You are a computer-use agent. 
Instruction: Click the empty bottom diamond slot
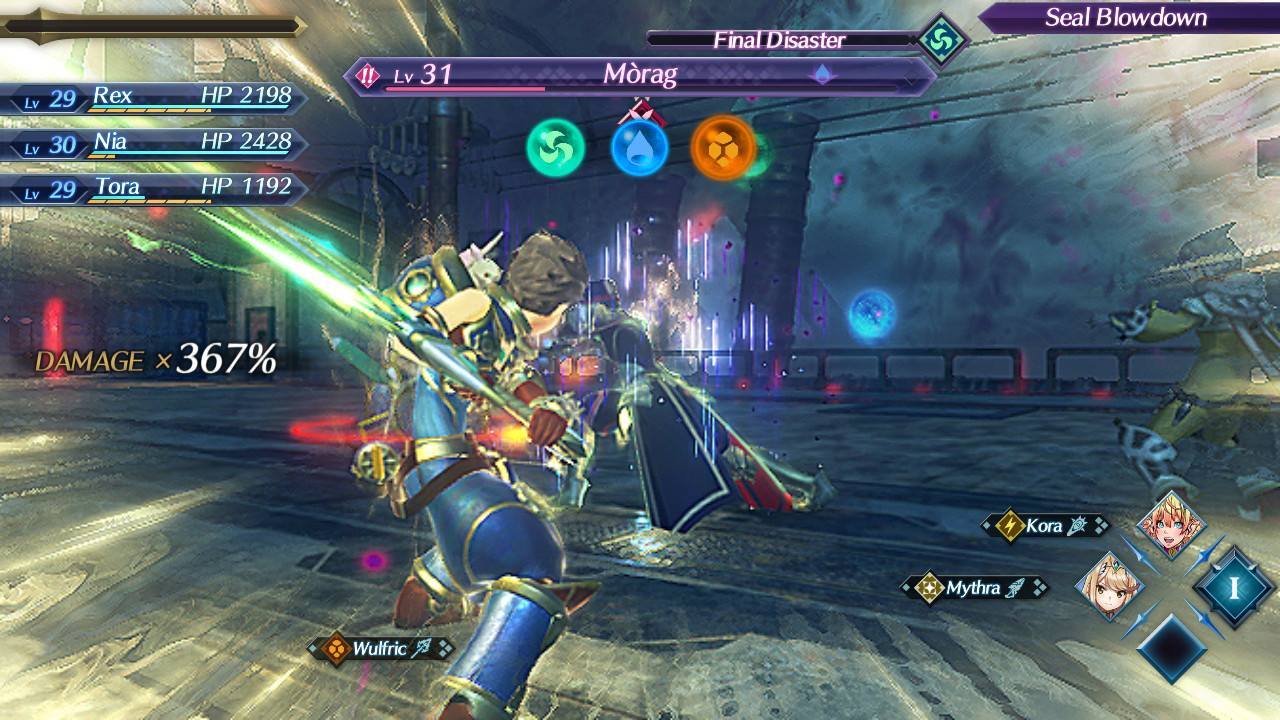[1172, 648]
